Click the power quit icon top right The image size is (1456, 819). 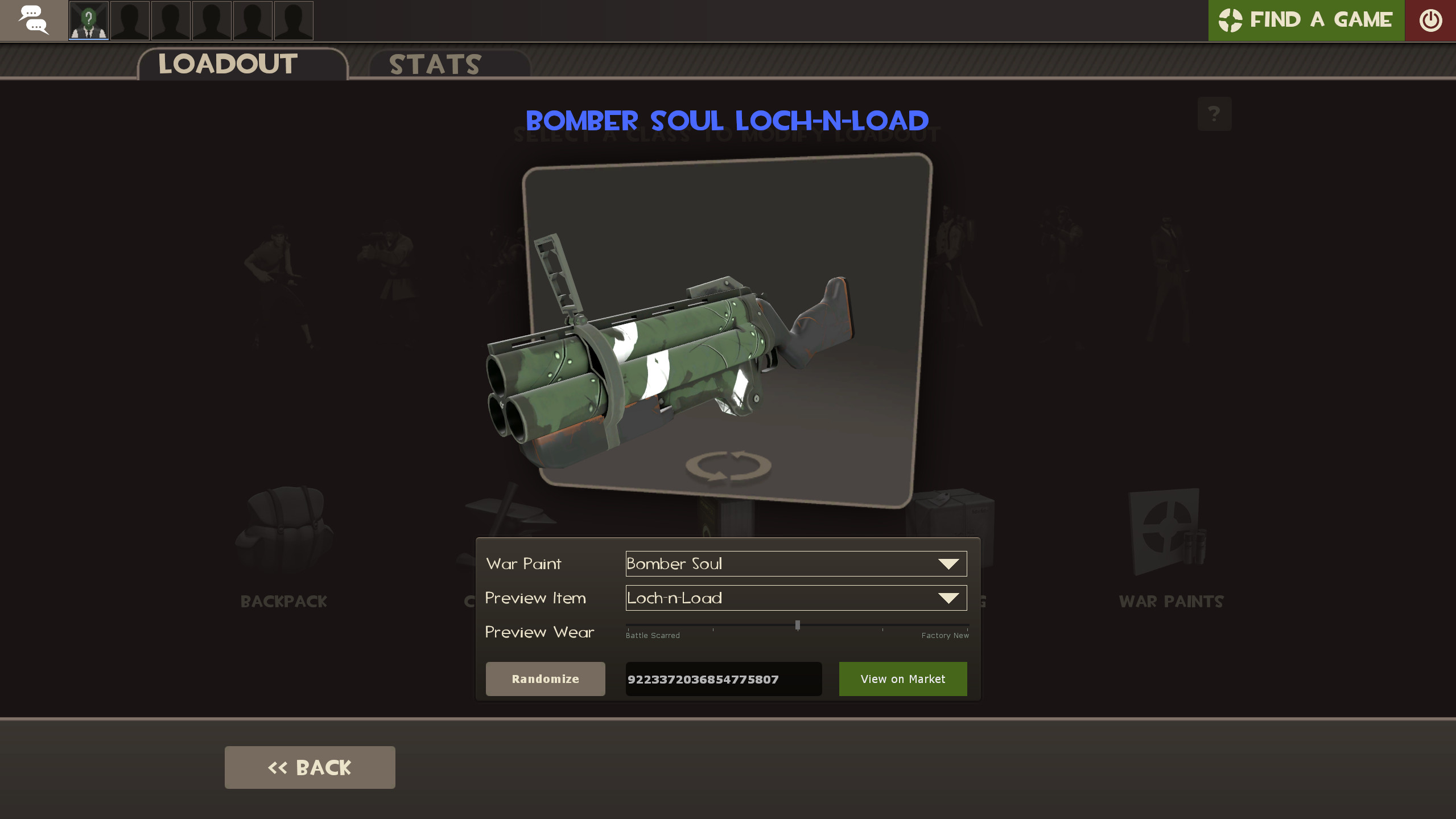click(1429, 20)
